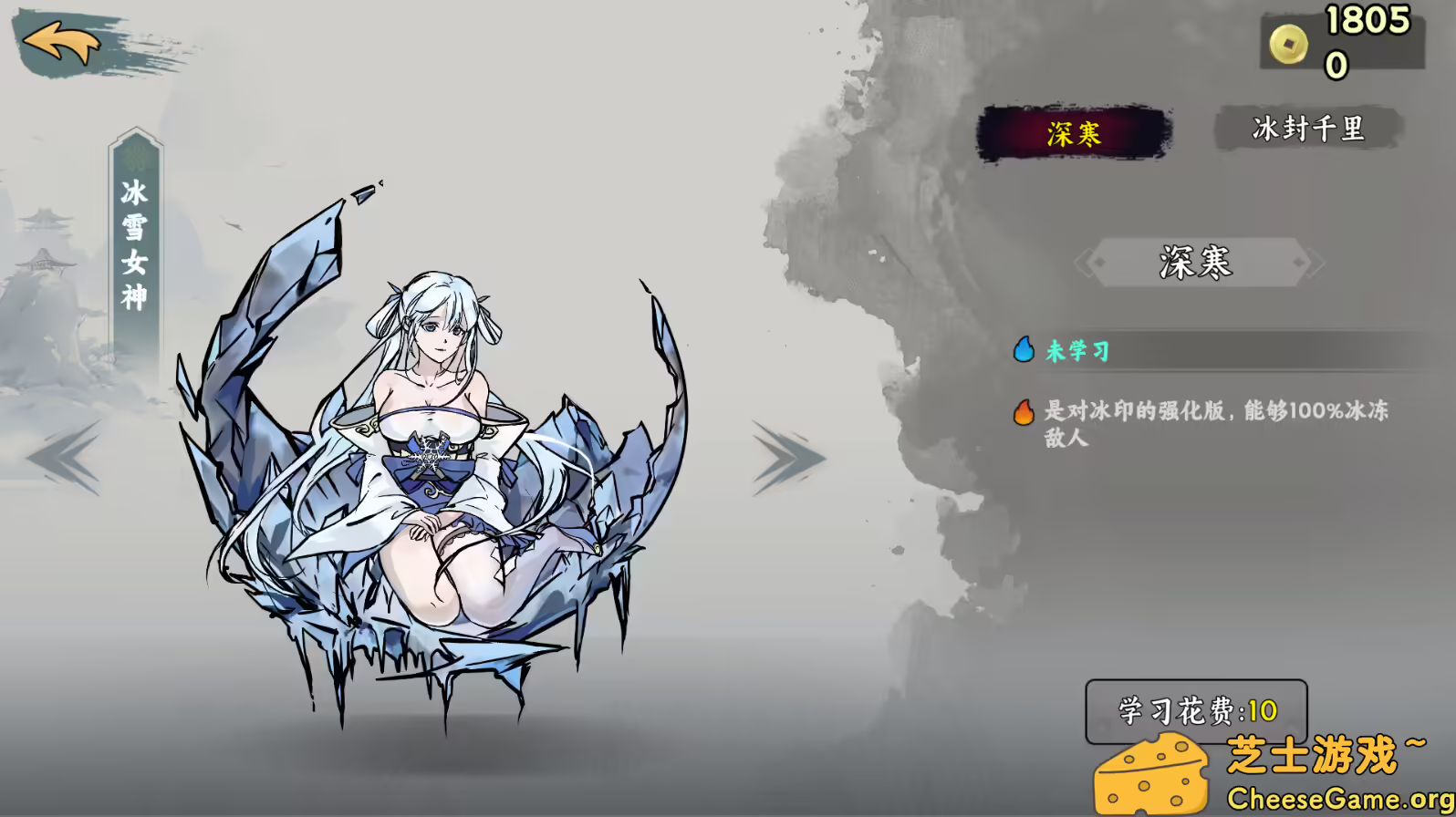Click the 未学习 status text
Viewport: 1456px width, 817px height.
1076,350
